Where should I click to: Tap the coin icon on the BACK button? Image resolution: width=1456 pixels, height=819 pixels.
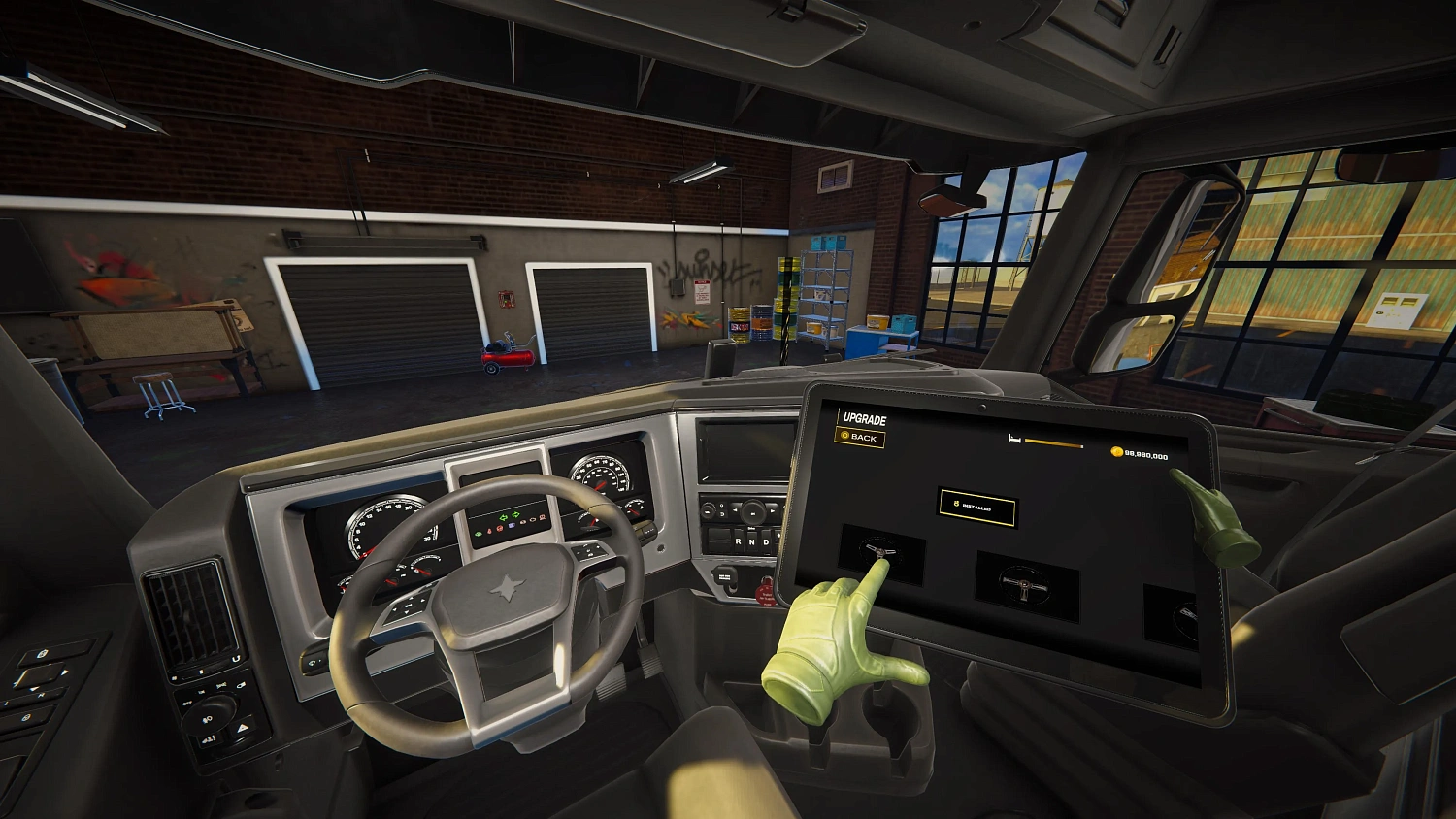(x=844, y=435)
